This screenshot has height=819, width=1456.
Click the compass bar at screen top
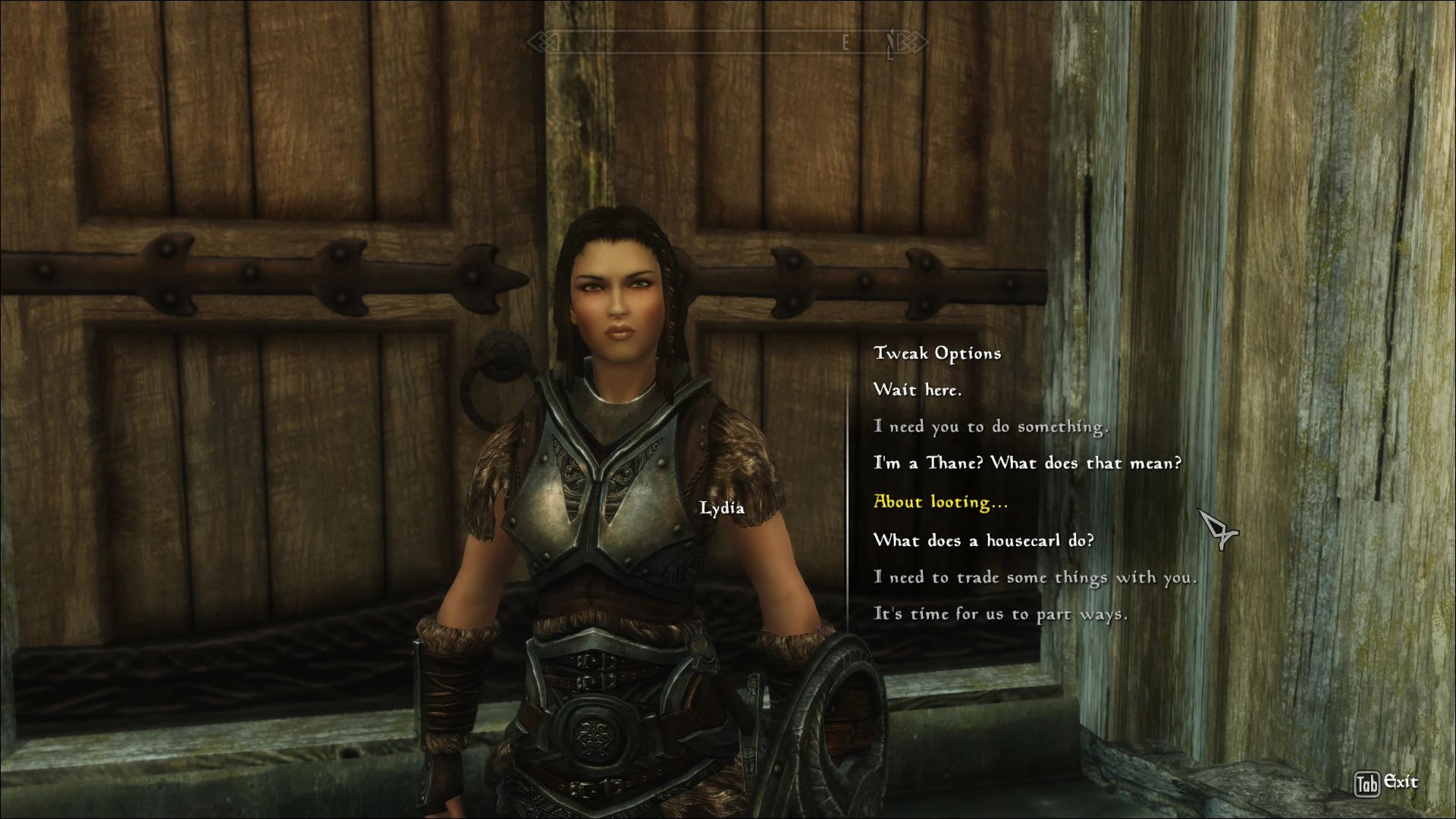point(728,42)
